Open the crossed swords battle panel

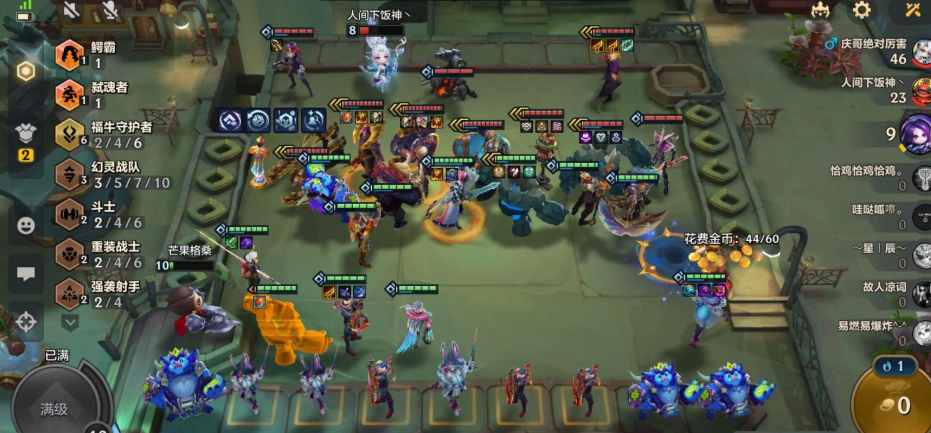click(913, 11)
